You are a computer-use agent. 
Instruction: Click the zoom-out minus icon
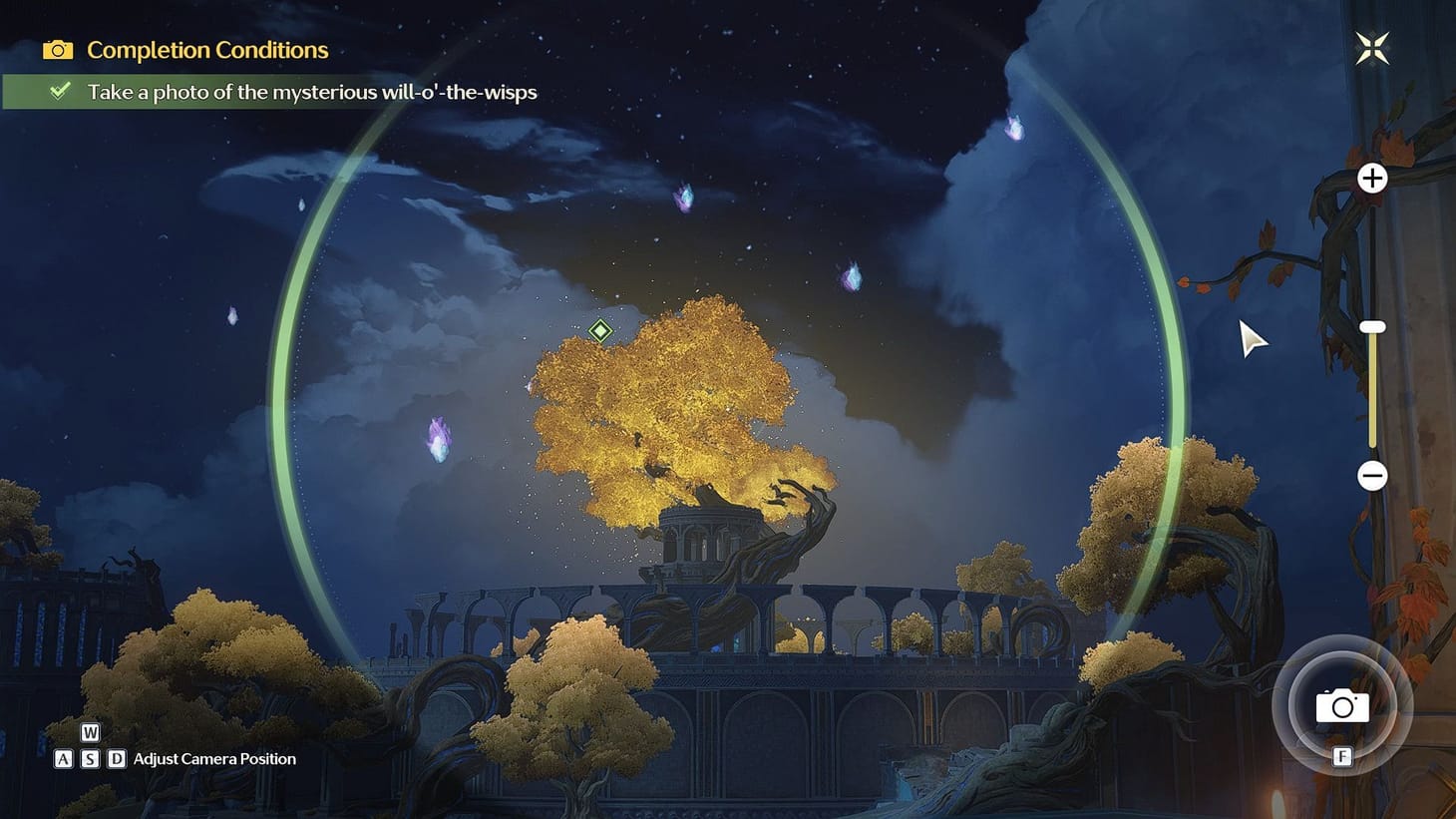[x=1372, y=477]
